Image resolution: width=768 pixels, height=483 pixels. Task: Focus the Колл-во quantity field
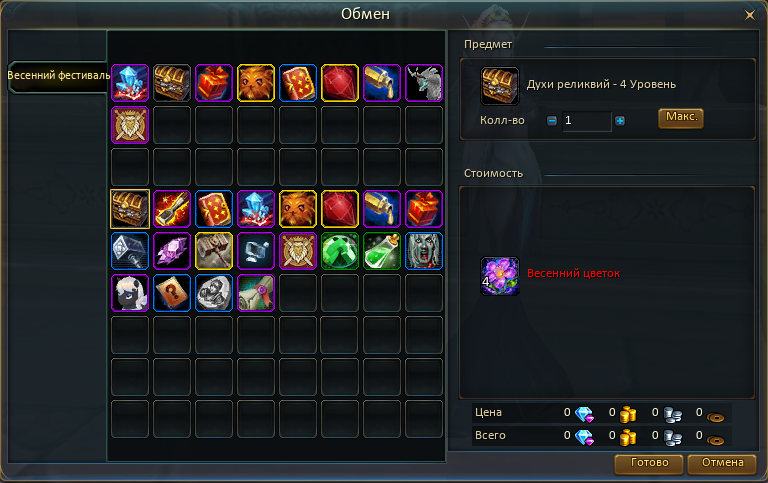(x=586, y=121)
